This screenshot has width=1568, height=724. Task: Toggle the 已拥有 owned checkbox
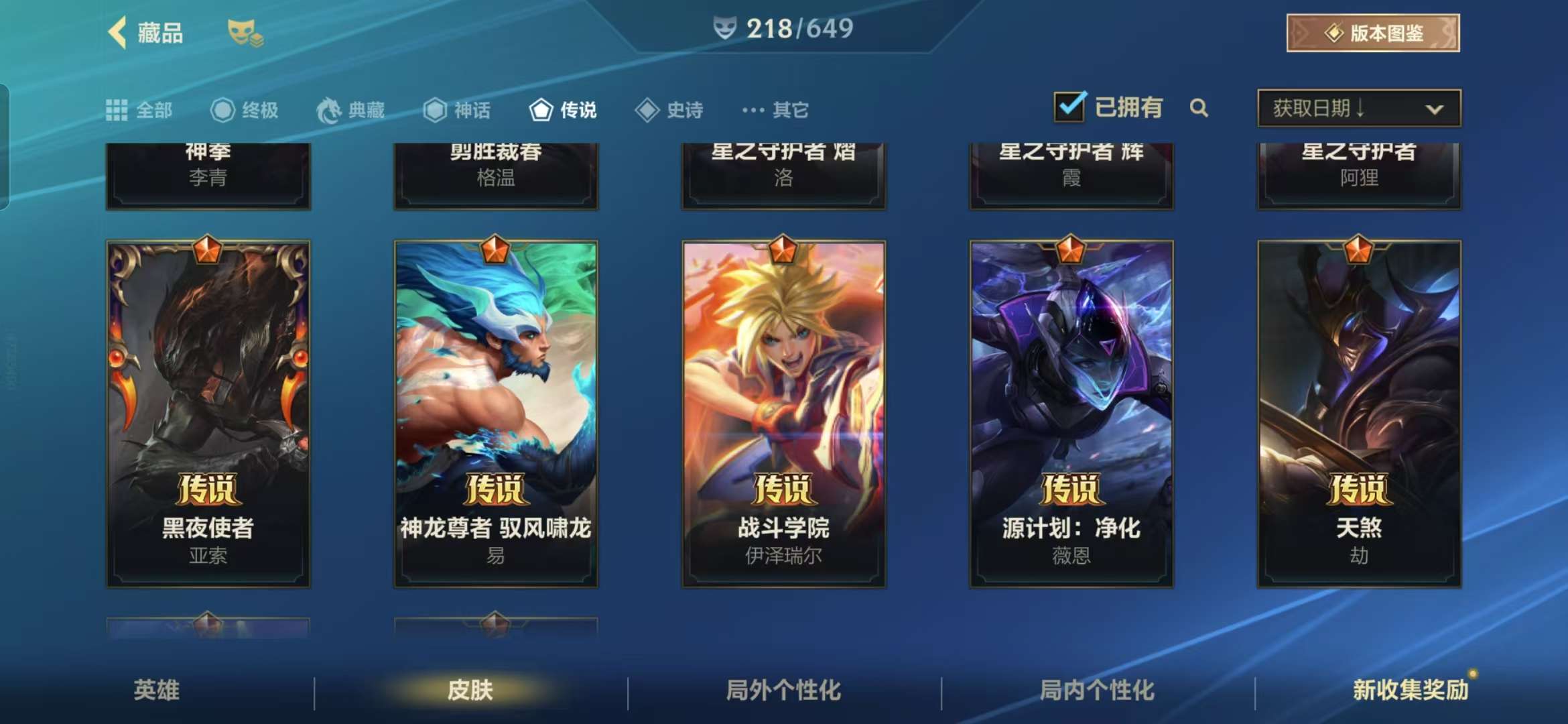pos(1069,107)
